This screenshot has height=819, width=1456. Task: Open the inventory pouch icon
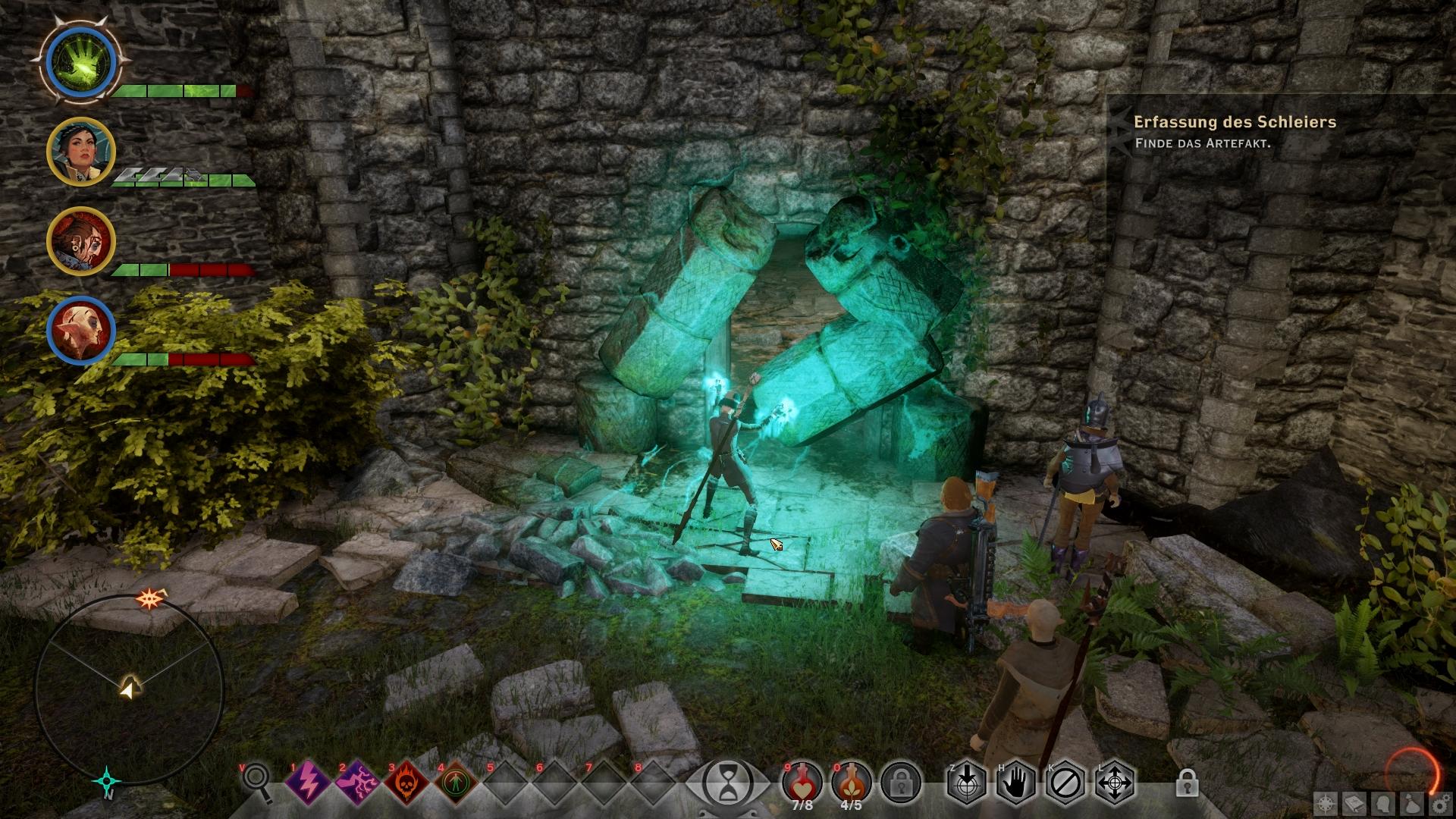[x=1412, y=804]
